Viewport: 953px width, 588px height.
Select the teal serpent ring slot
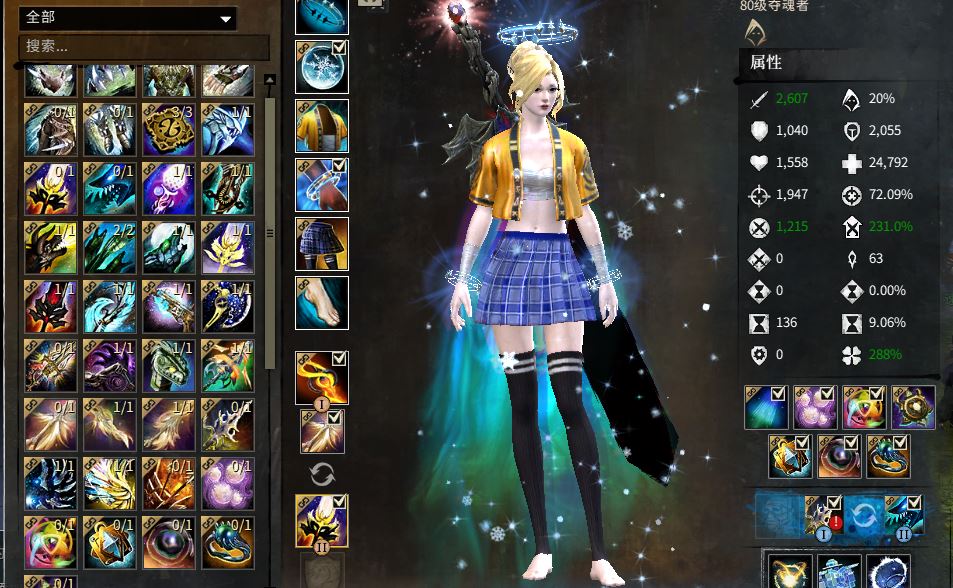click(x=888, y=456)
